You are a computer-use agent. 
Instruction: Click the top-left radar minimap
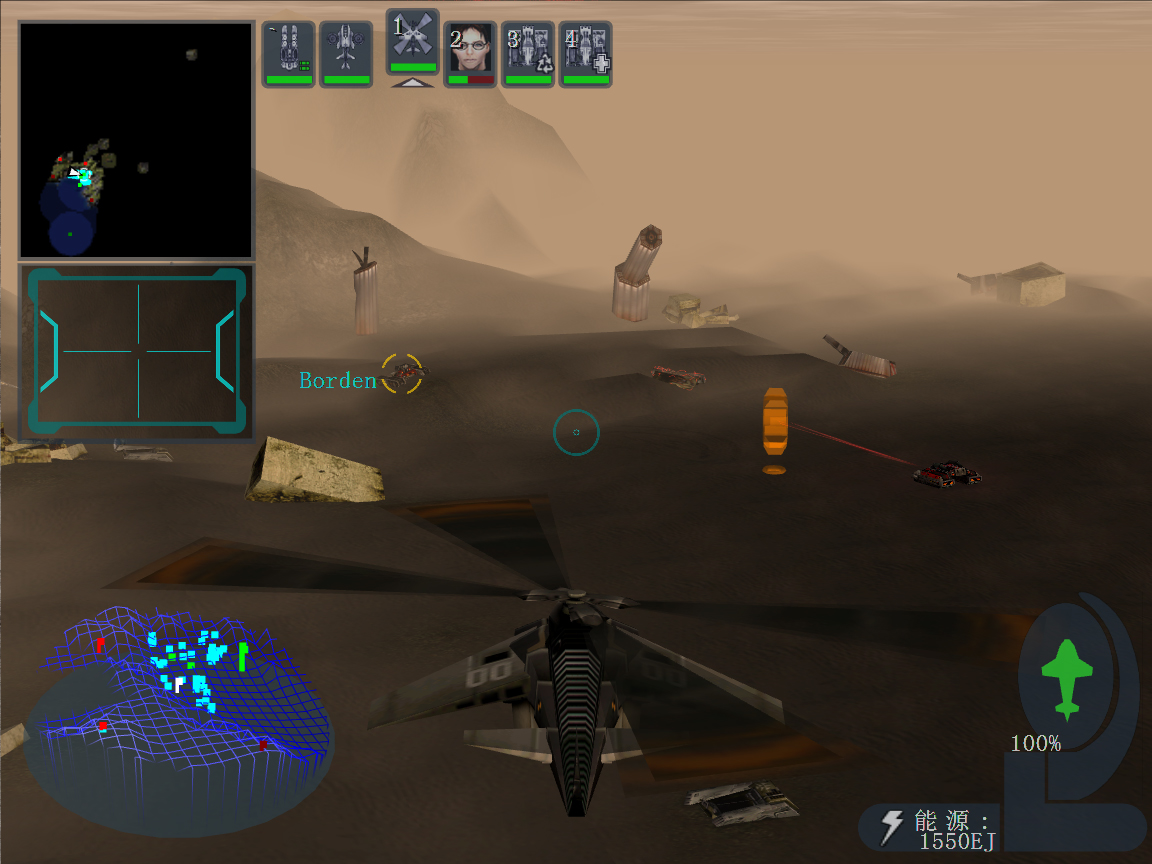[137, 140]
